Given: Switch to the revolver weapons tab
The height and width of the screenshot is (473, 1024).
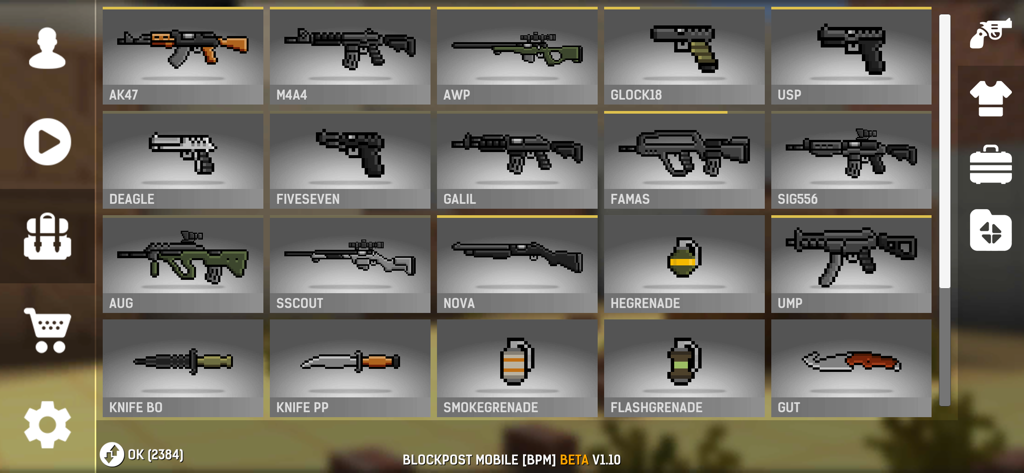Looking at the screenshot, I should point(990,33).
